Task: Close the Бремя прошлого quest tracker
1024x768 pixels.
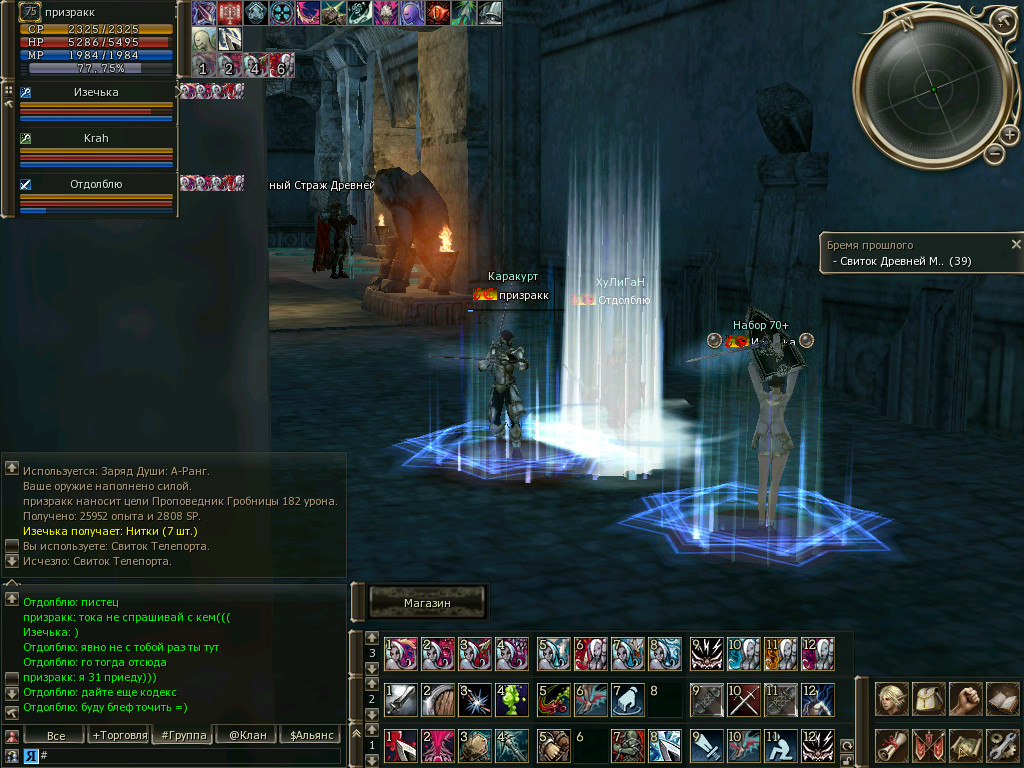Action: point(1016,244)
